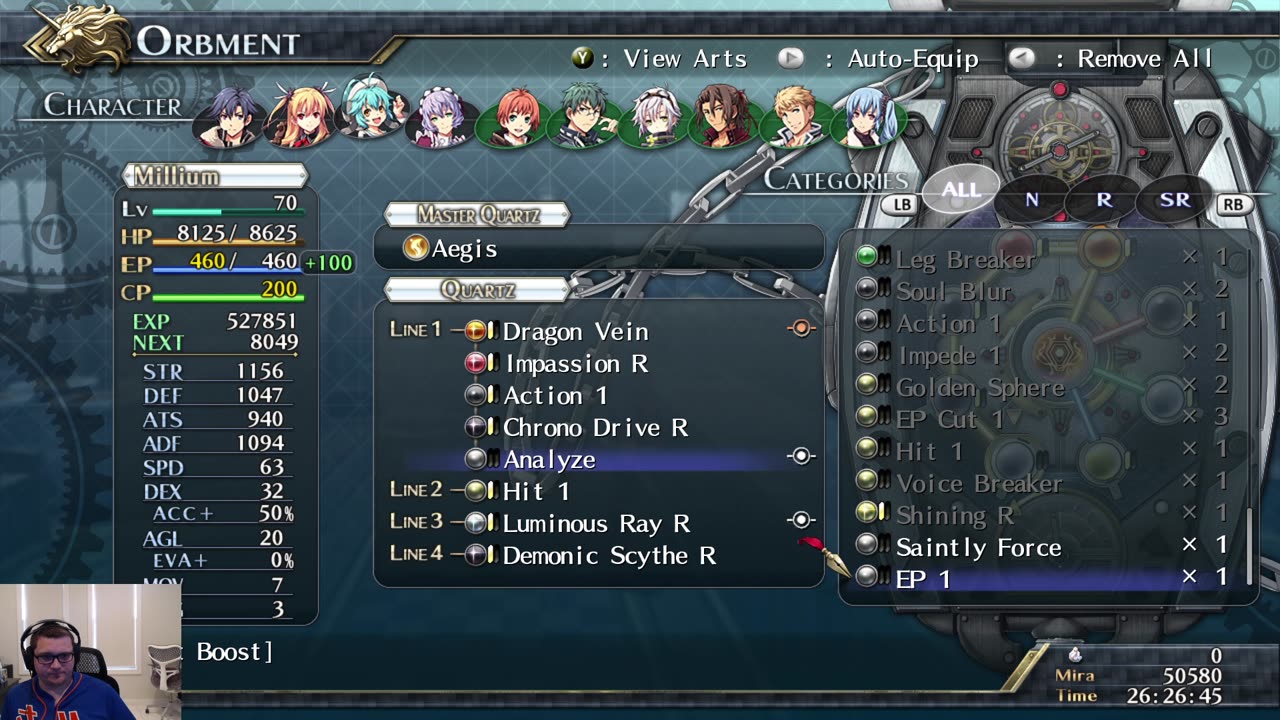Select the Demonic Scythe R quartz
Viewport: 1280px width, 720px height.
(x=609, y=556)
